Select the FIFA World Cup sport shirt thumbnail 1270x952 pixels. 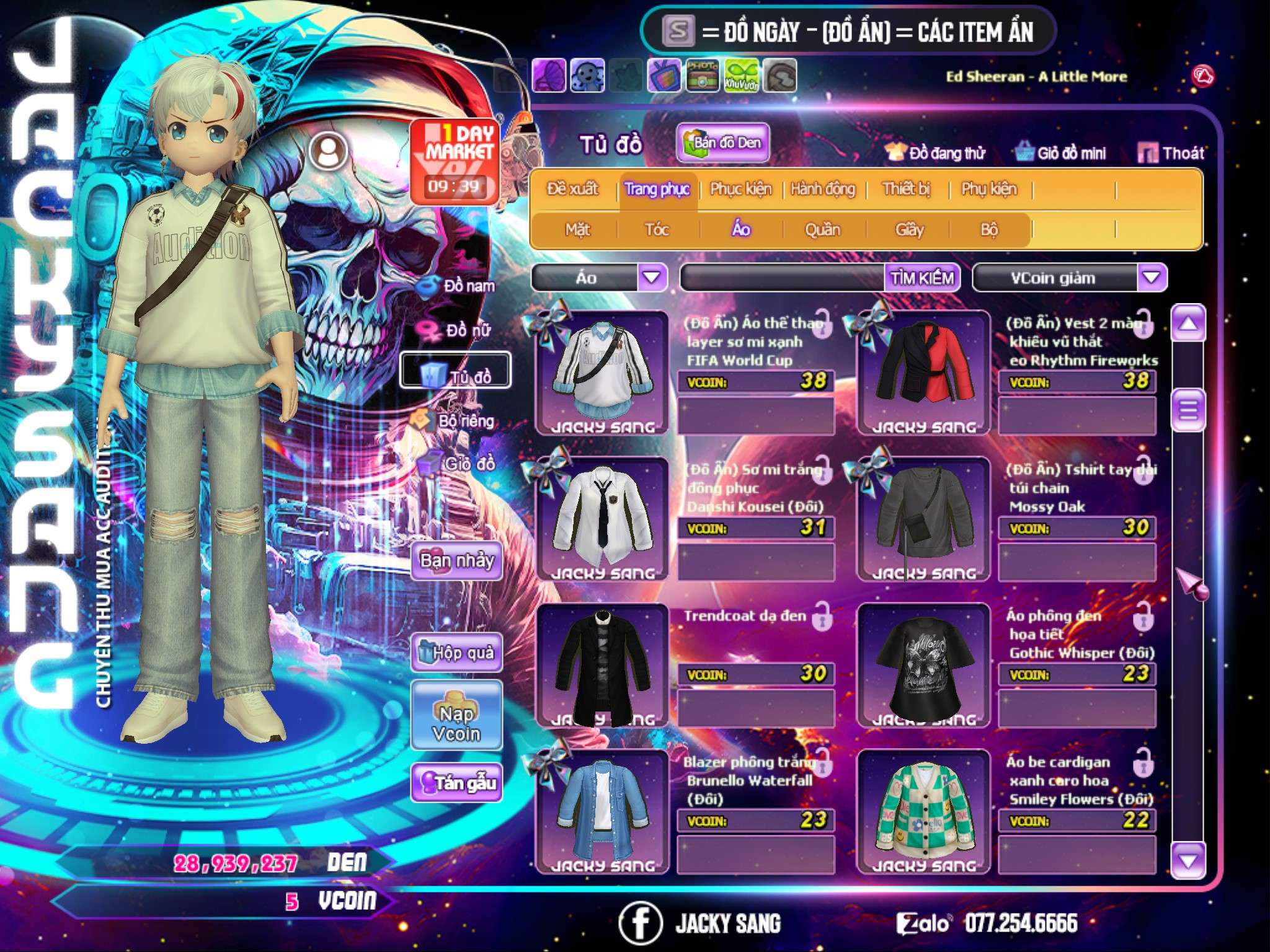click(x=602, y=373)
